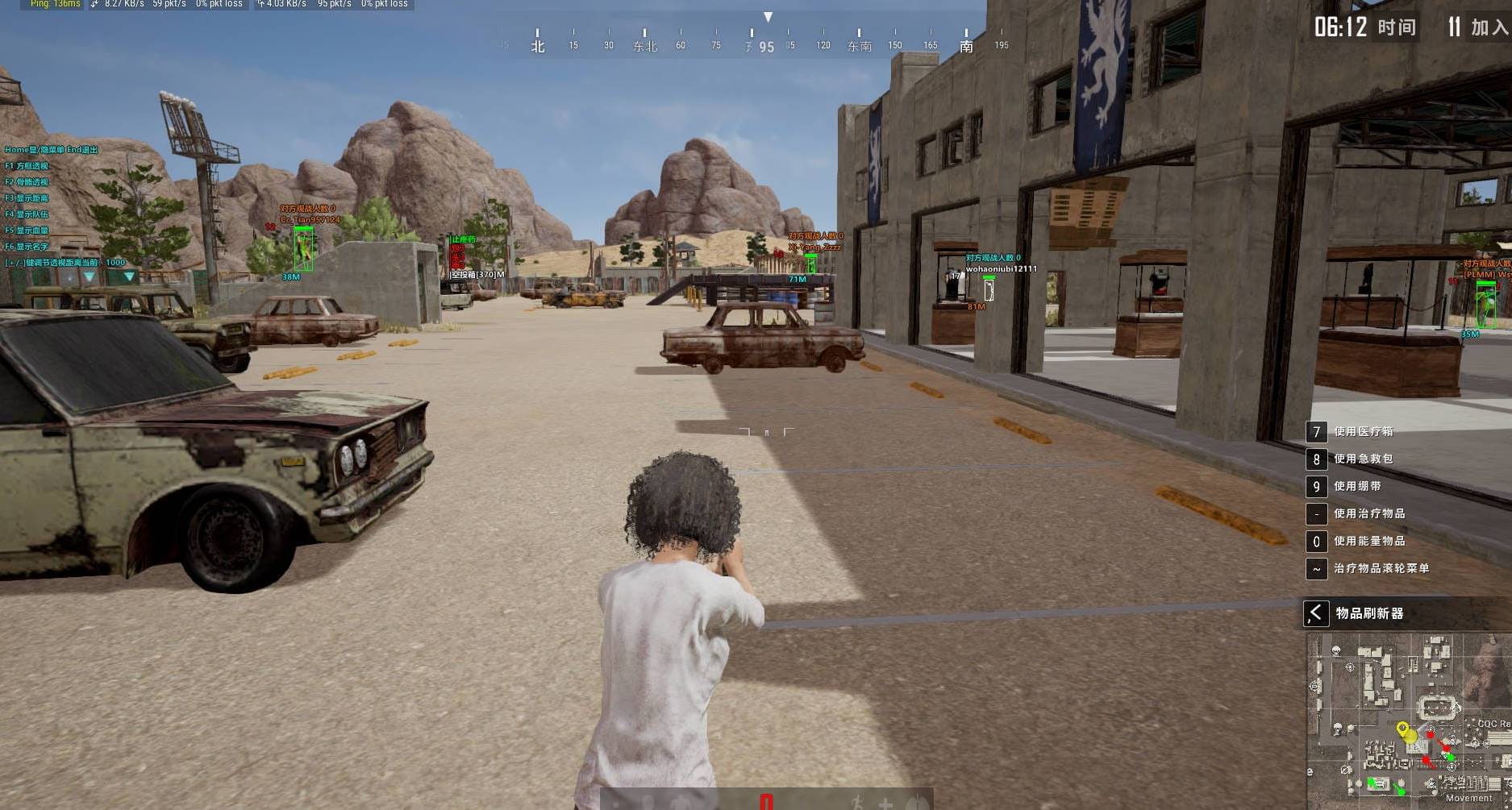Open the minimap in the bottom-right corner
1512x810 pixels.
coord(1407,721)
